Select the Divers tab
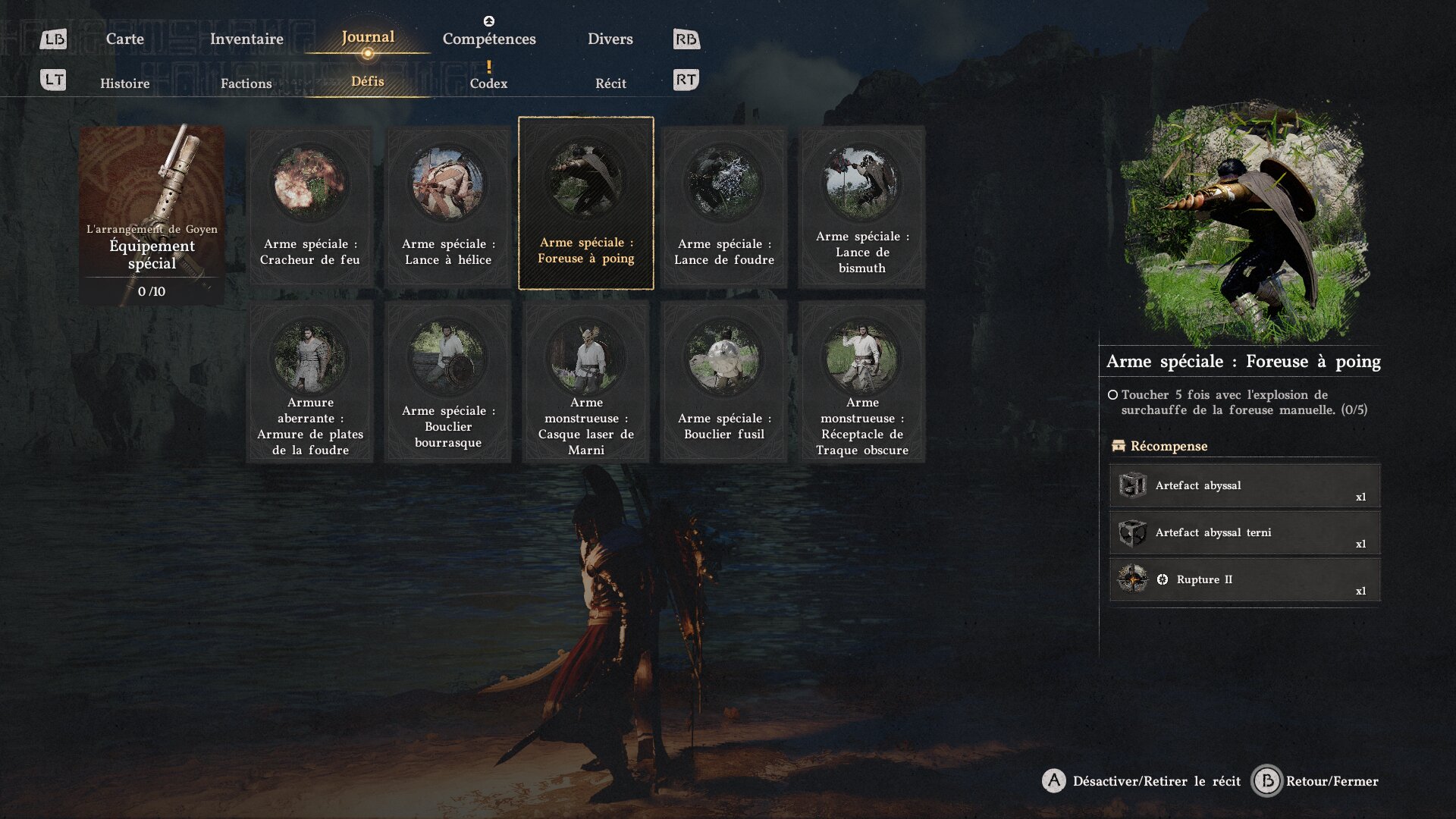 tap(610, 39)
